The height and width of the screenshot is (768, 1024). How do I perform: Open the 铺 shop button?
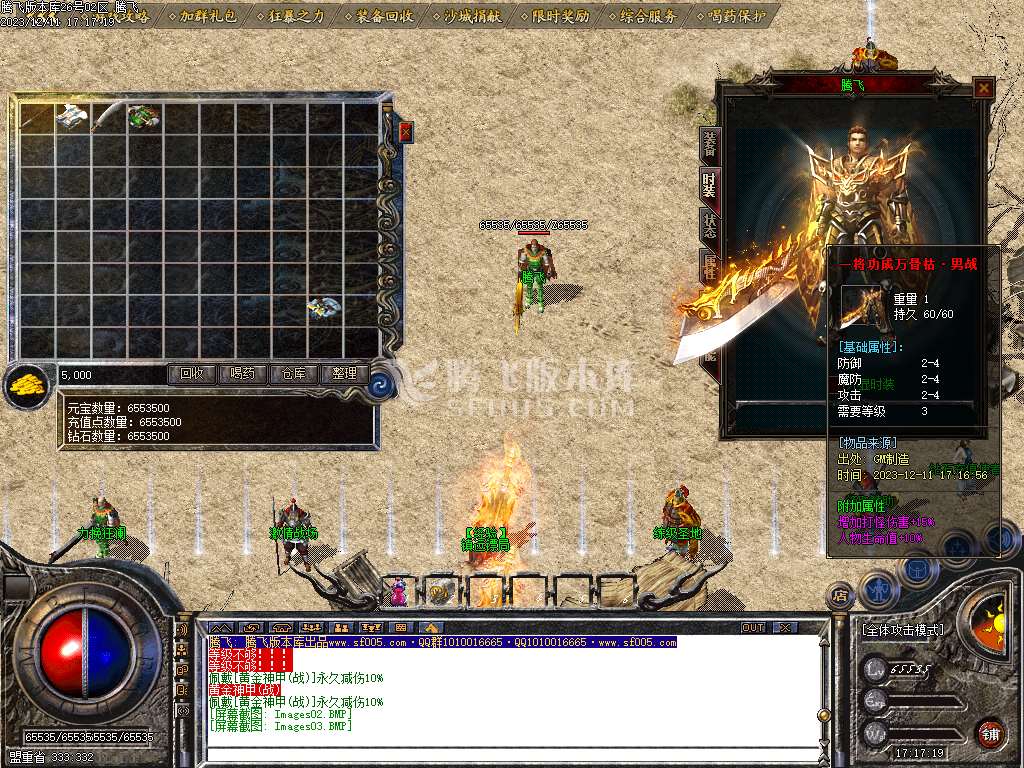tap(990, 732)
